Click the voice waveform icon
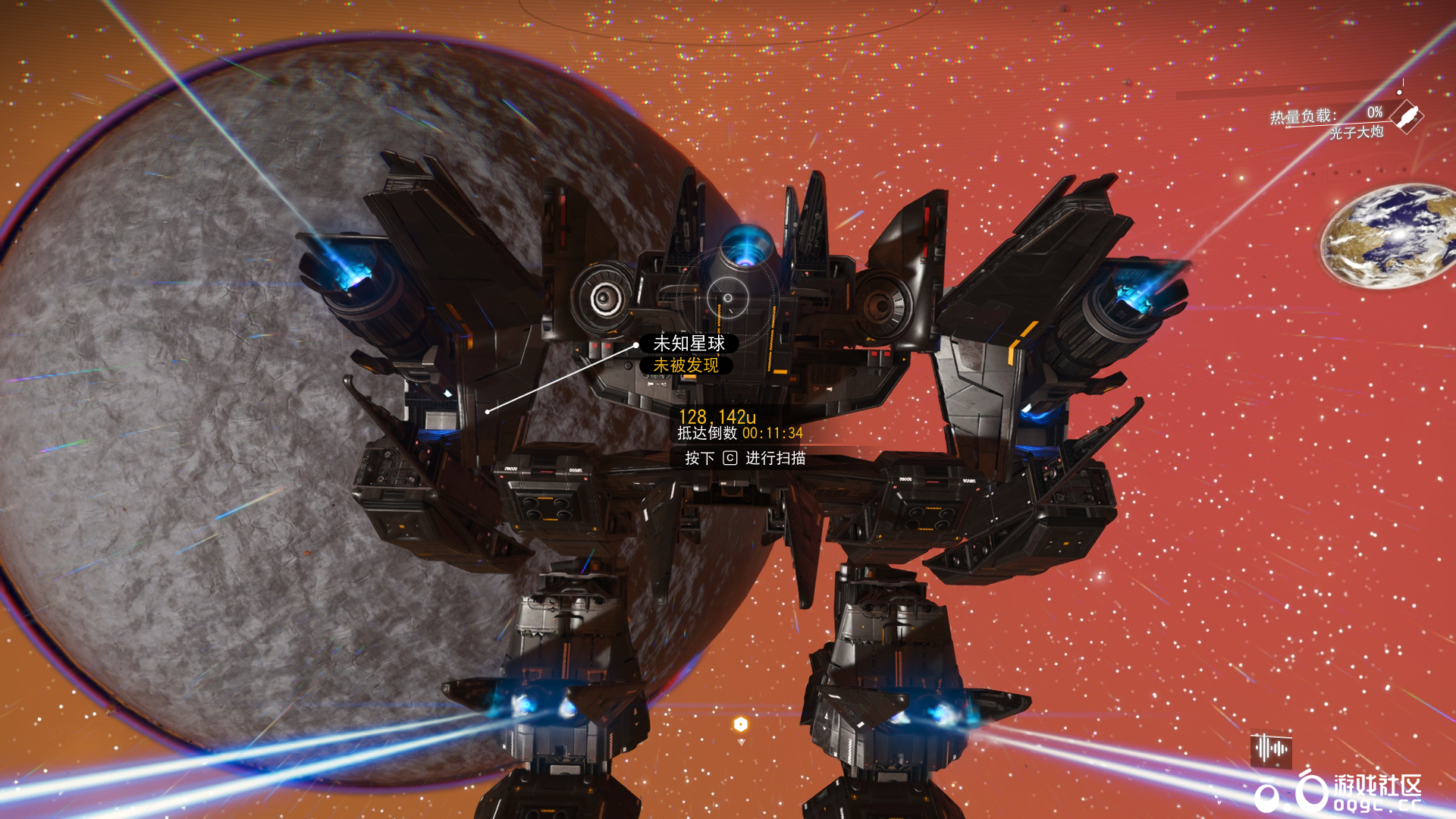Screen dimensions: 1456x819 (1271, 749)
